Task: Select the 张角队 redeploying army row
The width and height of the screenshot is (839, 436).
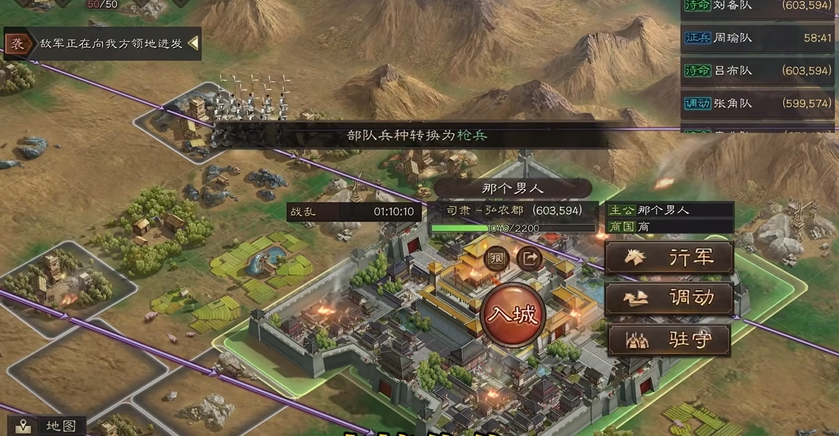Action: tap(758, 103)
